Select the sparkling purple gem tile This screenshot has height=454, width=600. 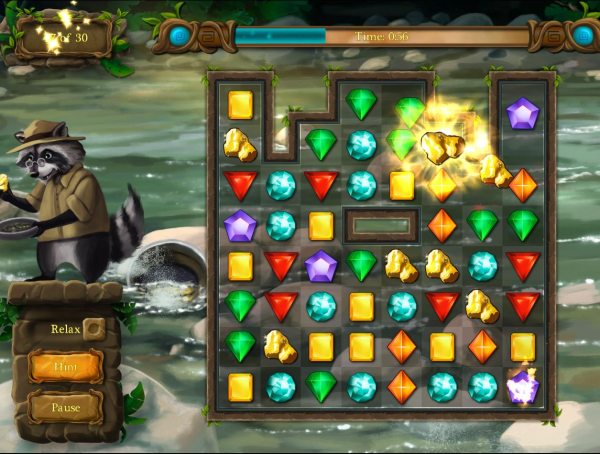(x=522, y=387)
